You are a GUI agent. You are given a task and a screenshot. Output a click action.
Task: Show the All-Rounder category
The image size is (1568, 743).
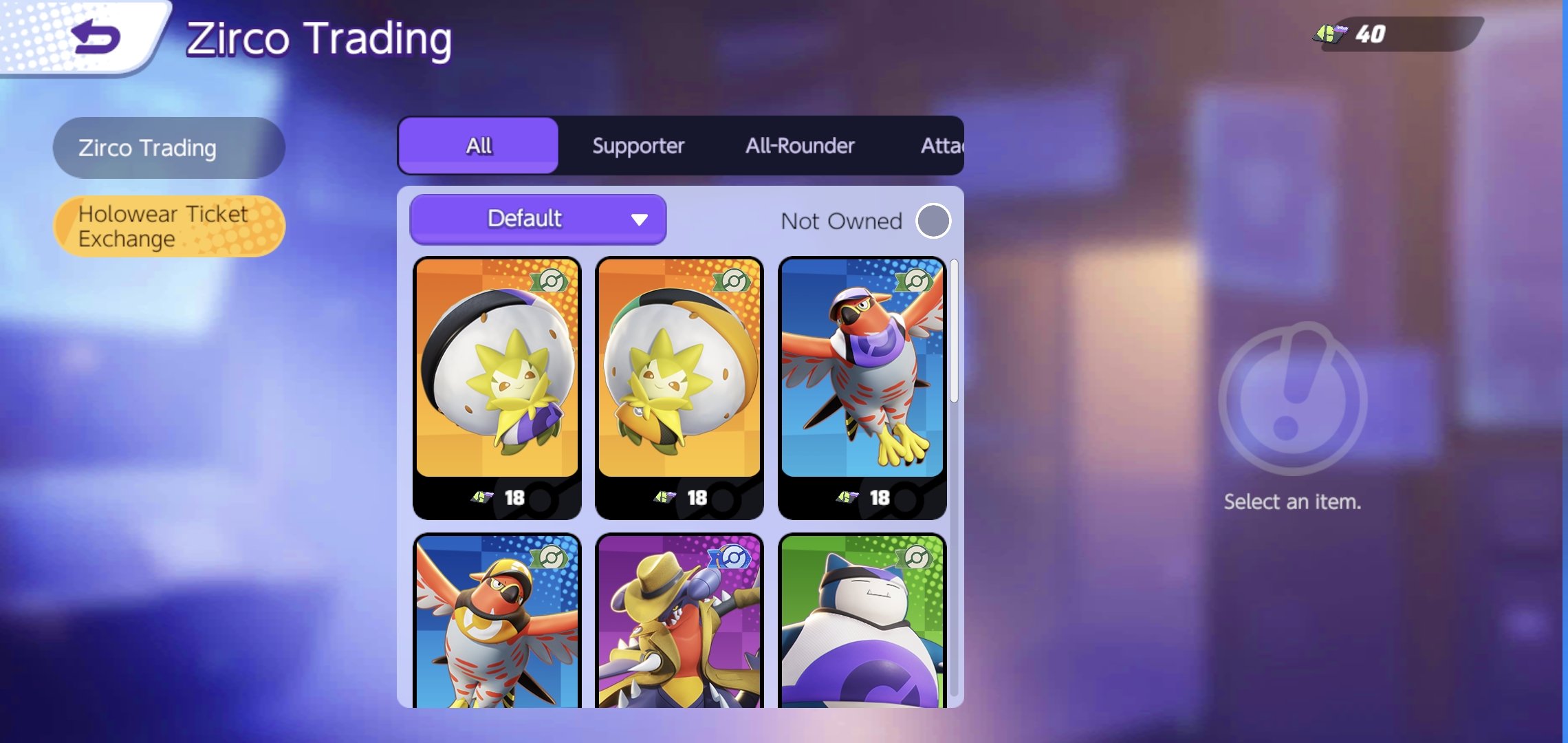click(x=800, y=146)
